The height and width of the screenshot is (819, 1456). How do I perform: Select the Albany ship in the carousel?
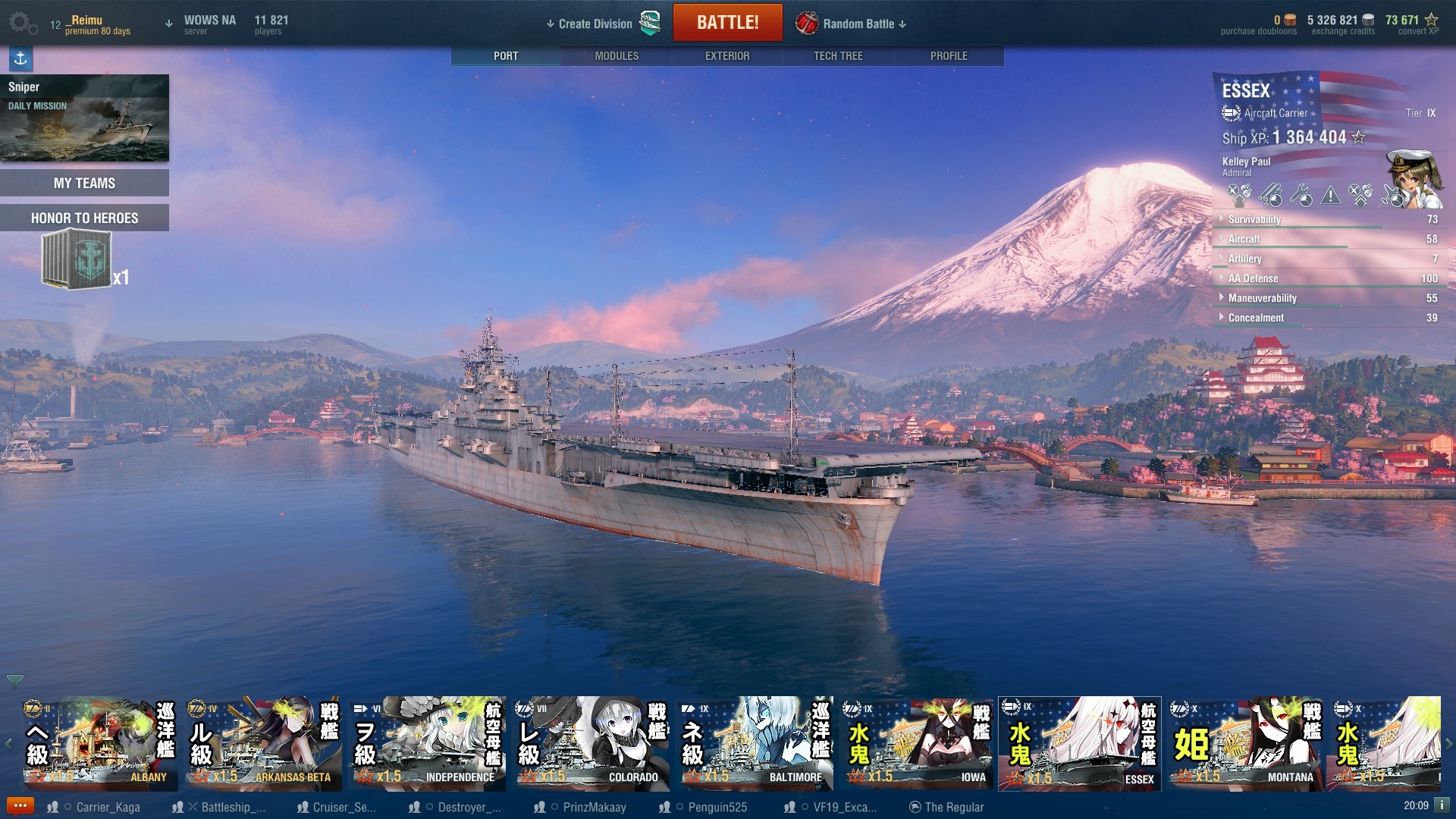99,743
